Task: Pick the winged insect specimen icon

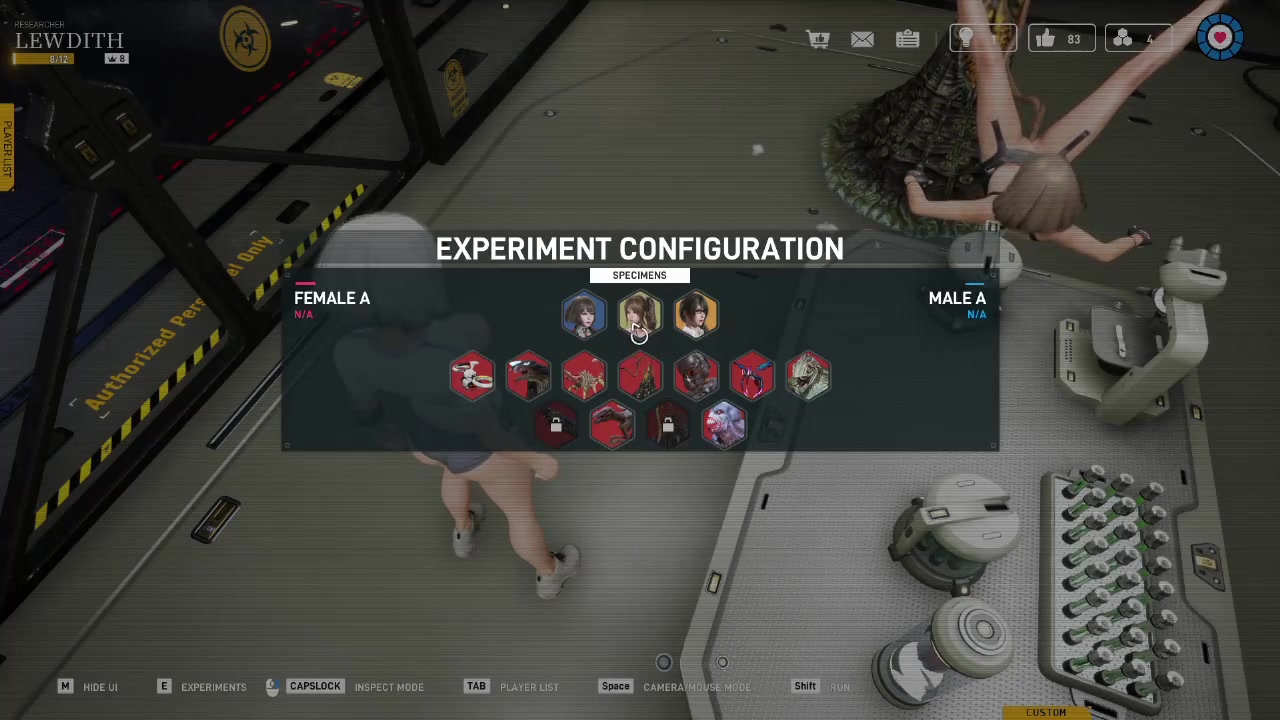Action: 752,376
